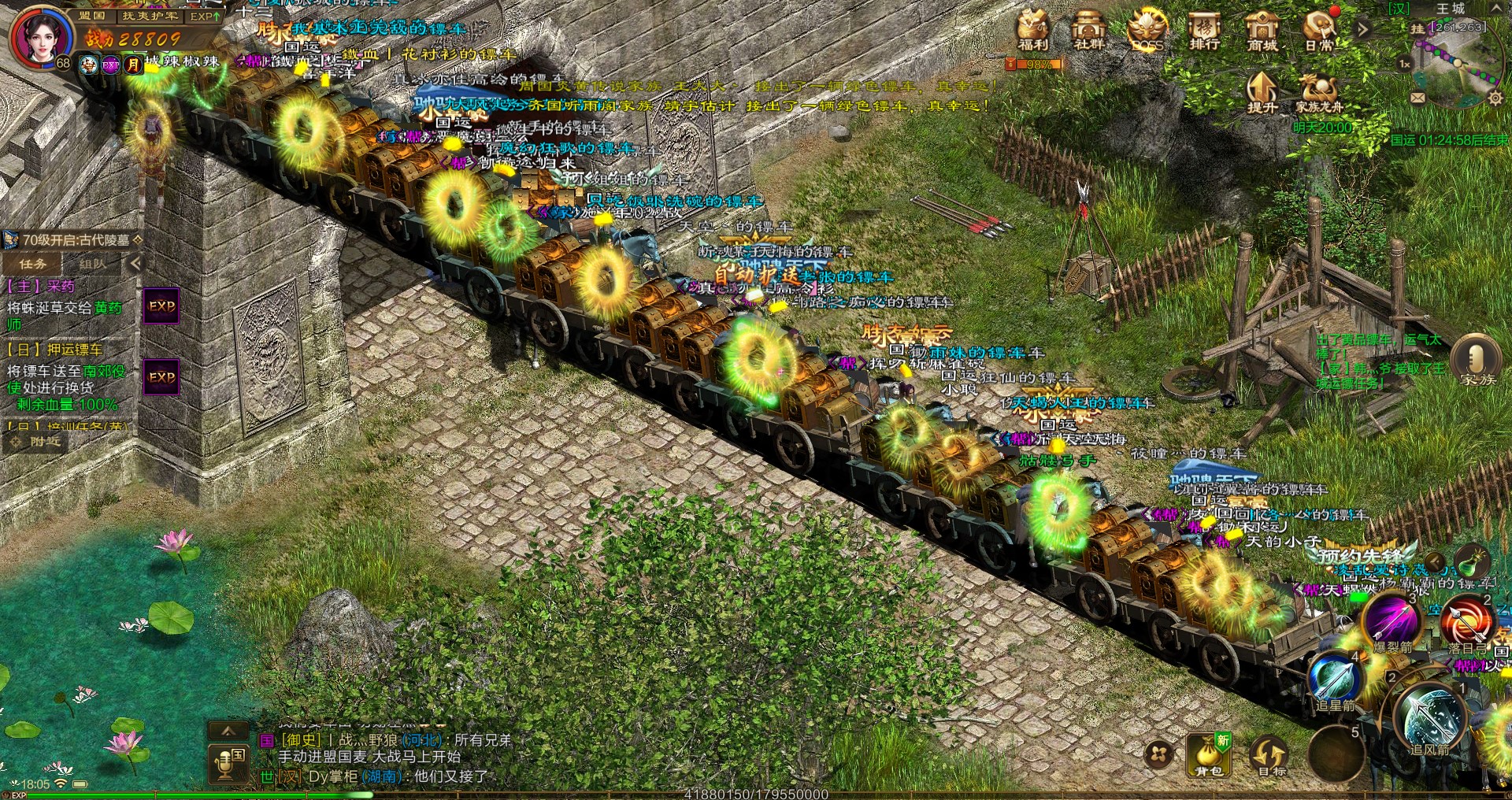This screenshot has height=800, width=1512.
Task: Open the BOSS menu
Action: pos(1147,31)
